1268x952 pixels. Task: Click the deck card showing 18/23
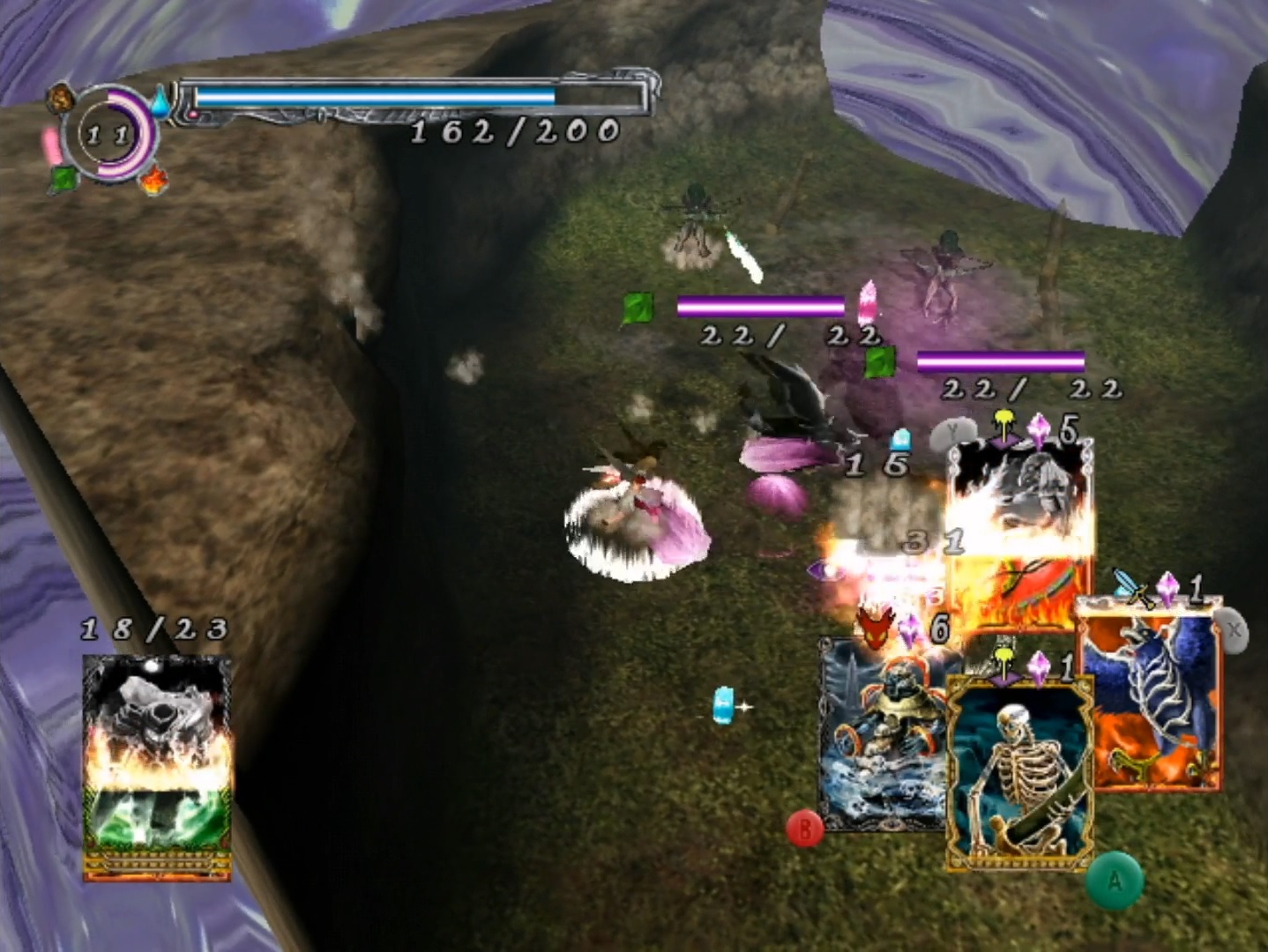tap(157, 767)
